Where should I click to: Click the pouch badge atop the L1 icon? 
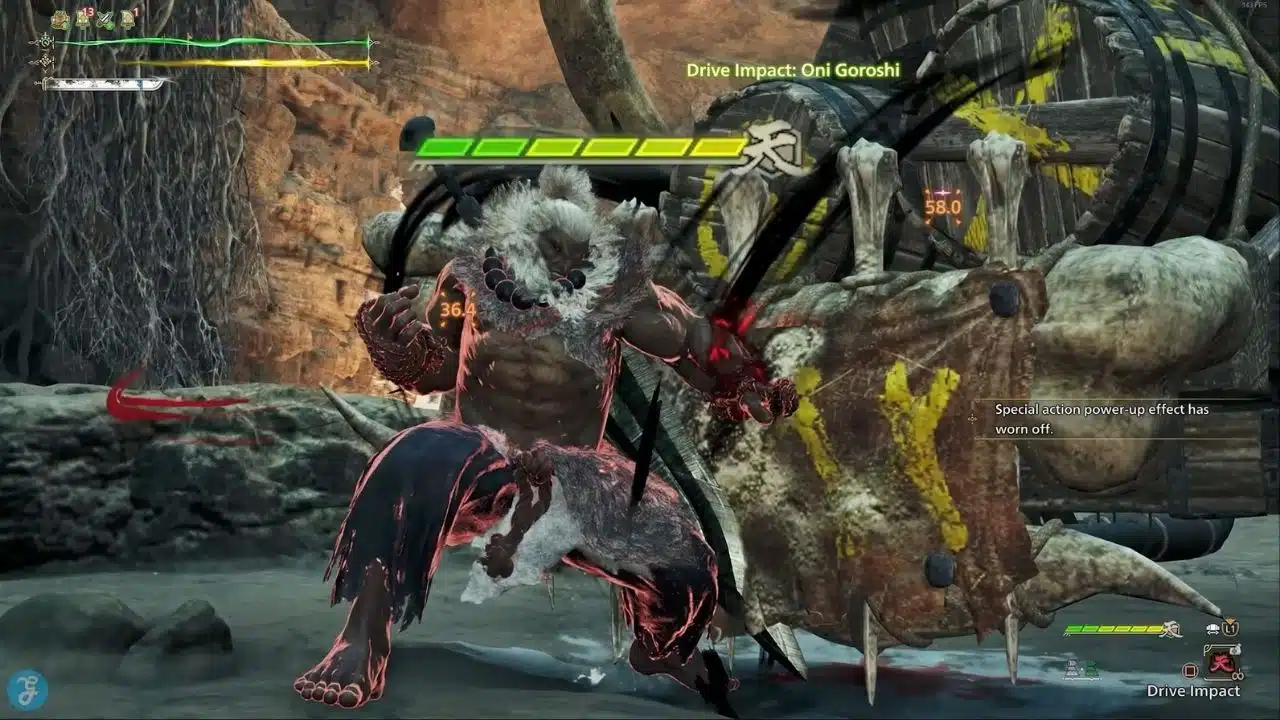click(x=1230, y=619)
